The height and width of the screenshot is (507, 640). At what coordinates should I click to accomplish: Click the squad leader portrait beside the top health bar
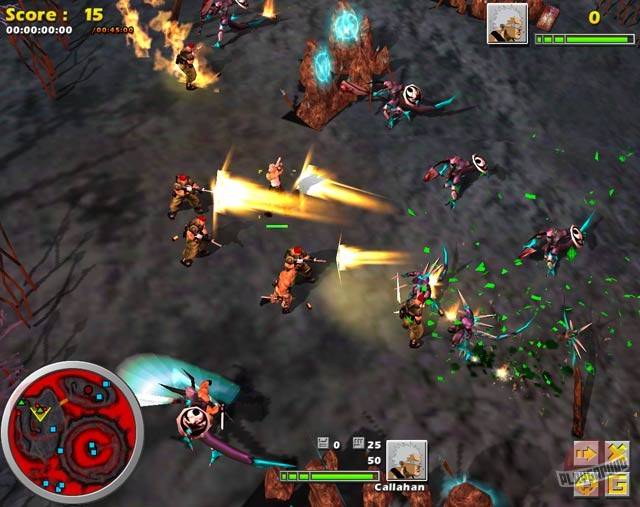click(x=507, y=23)
